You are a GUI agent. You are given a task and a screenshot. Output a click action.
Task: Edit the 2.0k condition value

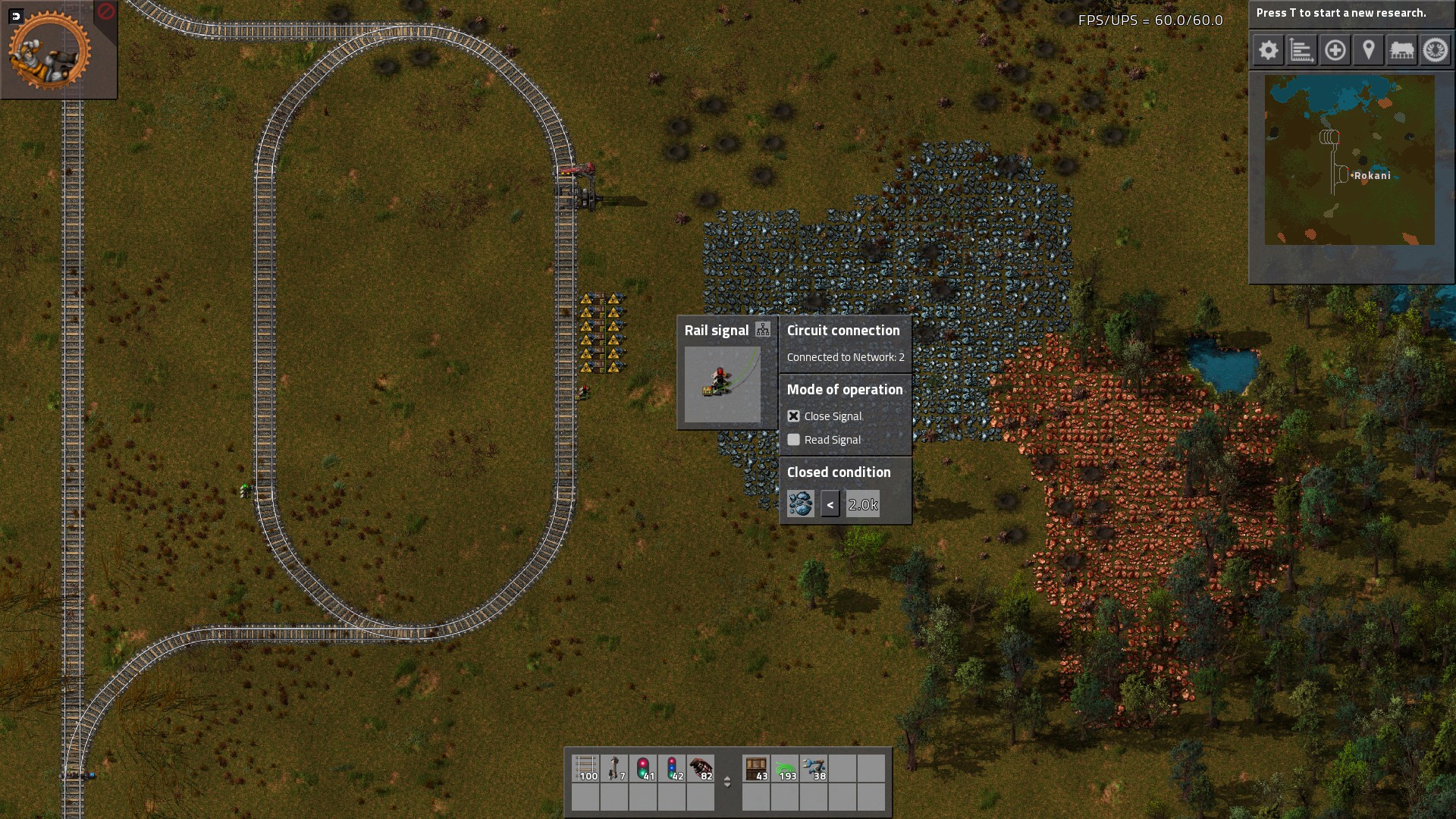click(x=863, y=504)
